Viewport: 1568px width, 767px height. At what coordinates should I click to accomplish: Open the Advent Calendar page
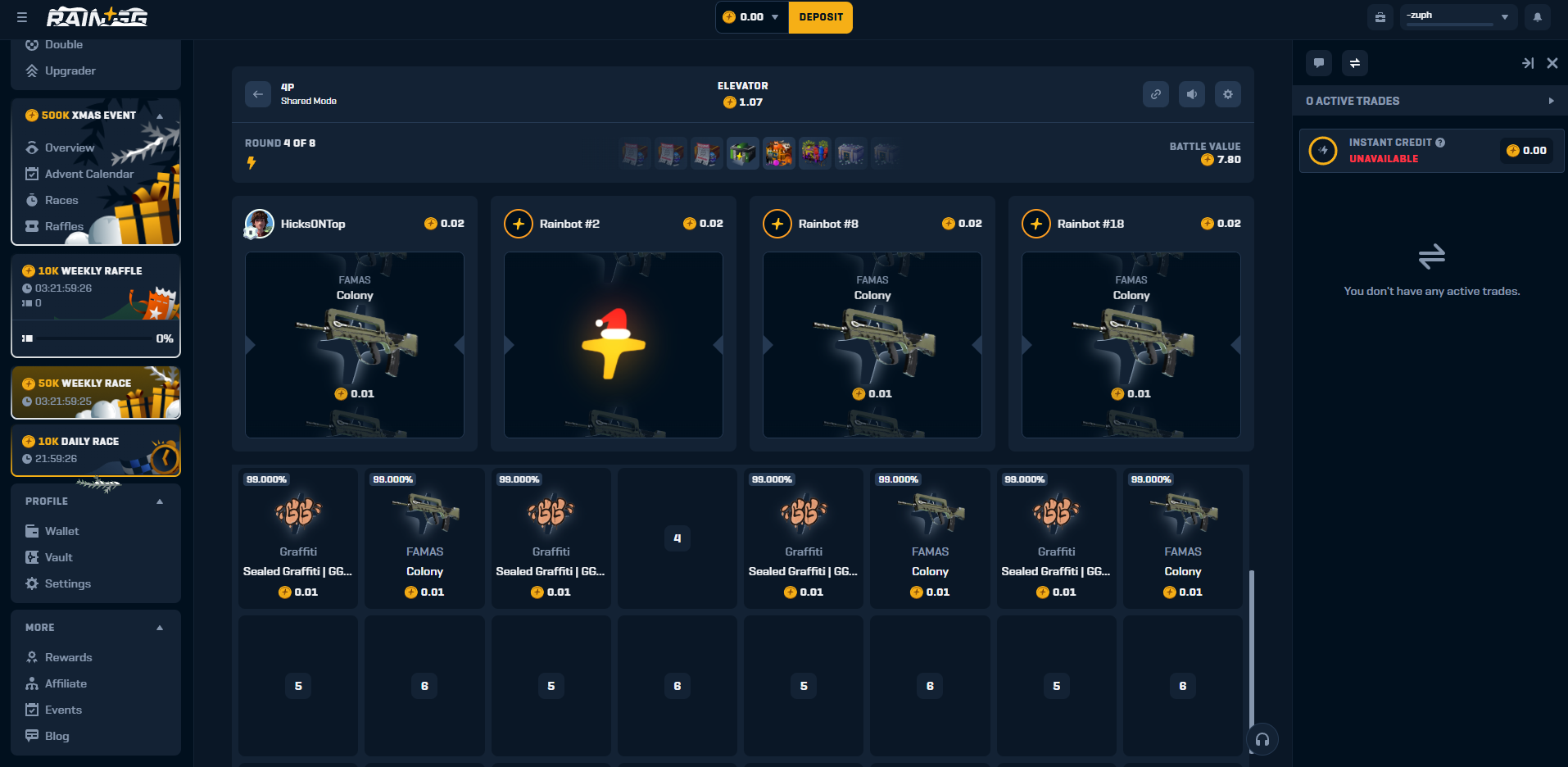pyautogui.click(x=88, y=174)
